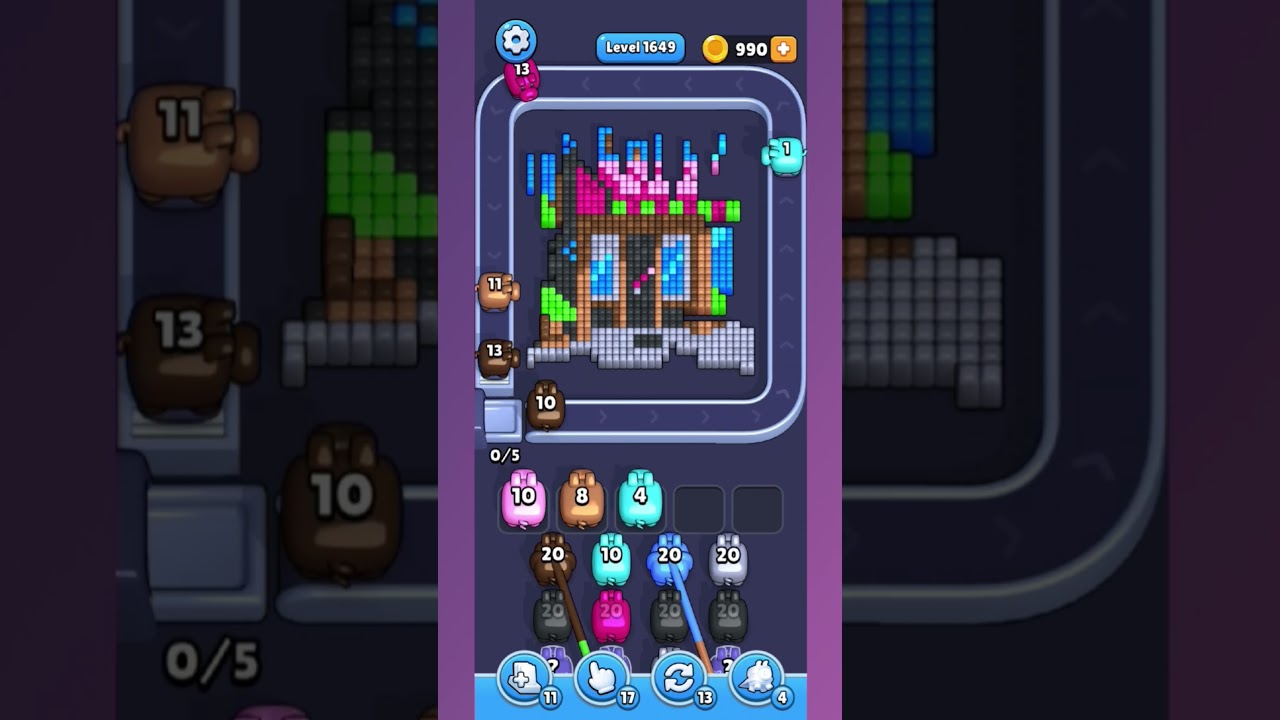The height and width of the screenshot is (720, 1280).
Task: Select the cyan rabbit 4 in the tray
Action: point(640,498)
